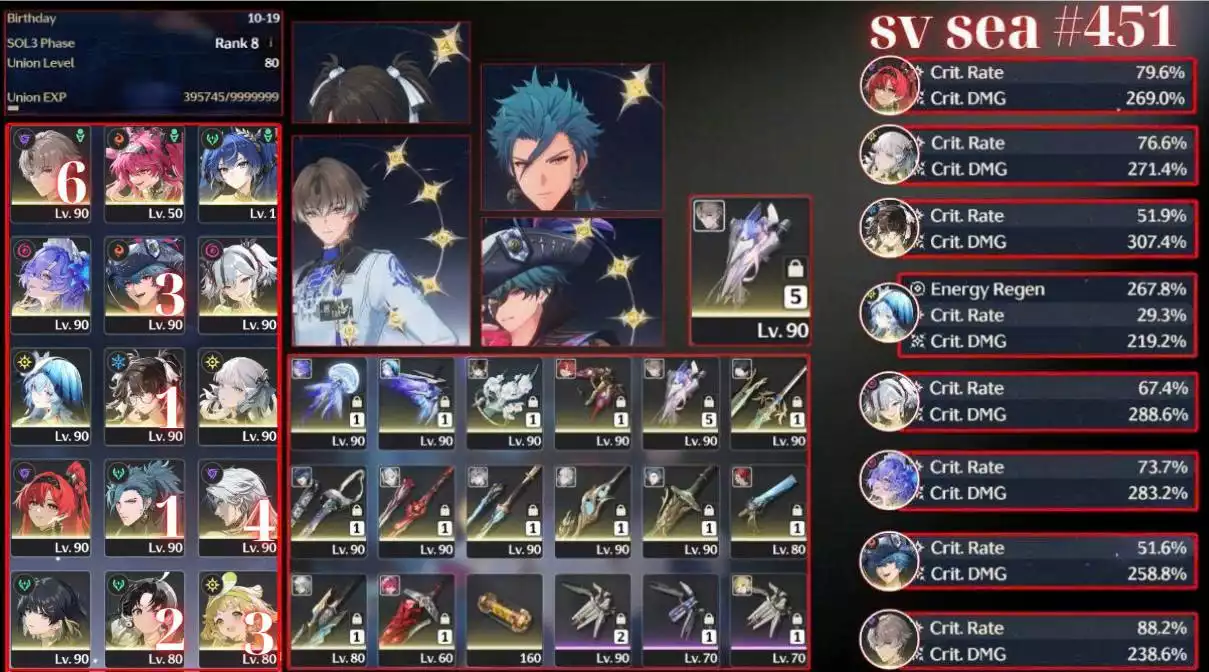Select the golden cylinder item showing 160
Viewport: 1209px width, 672px height.
click(505, 620)
